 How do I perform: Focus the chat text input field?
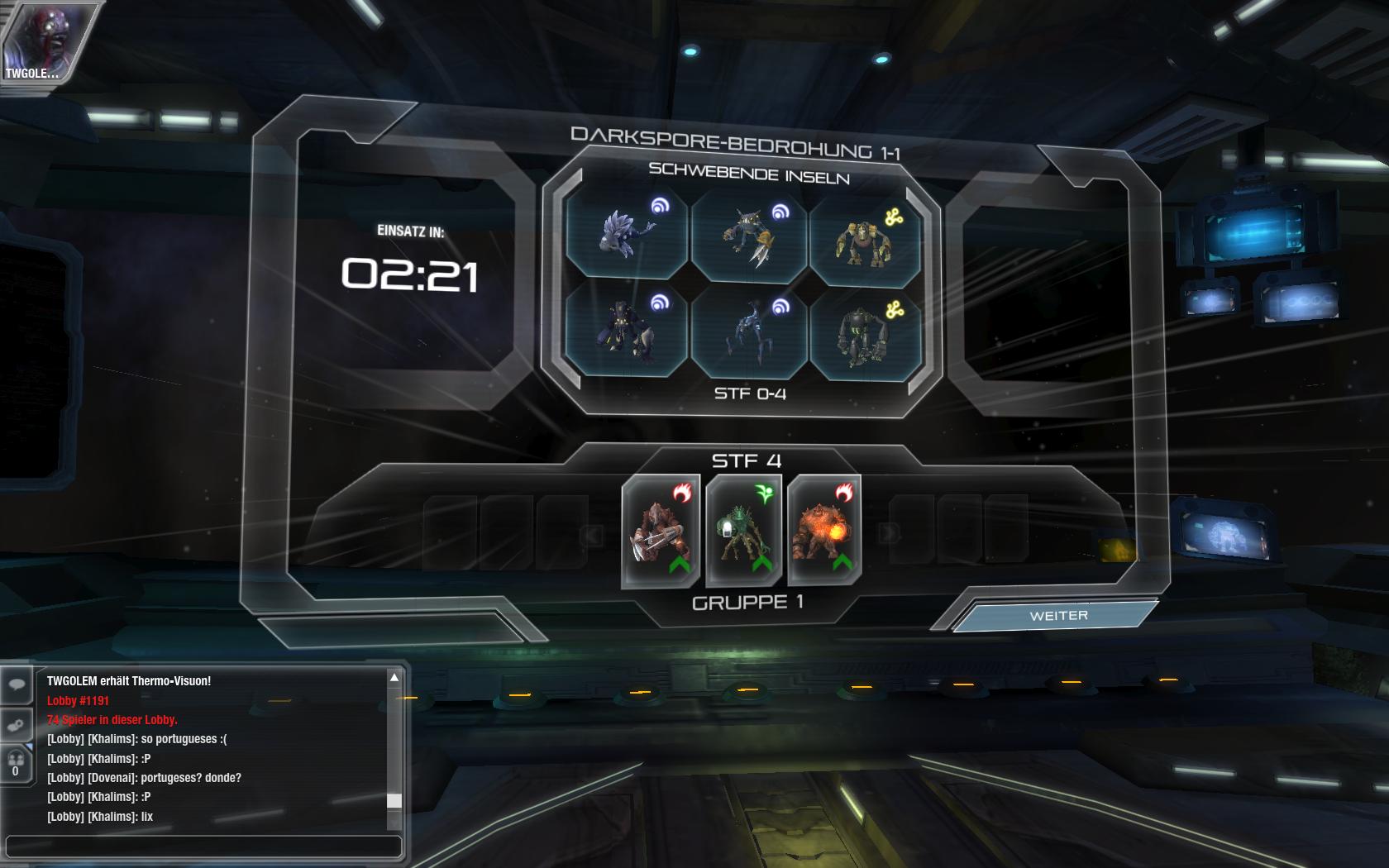203,847
